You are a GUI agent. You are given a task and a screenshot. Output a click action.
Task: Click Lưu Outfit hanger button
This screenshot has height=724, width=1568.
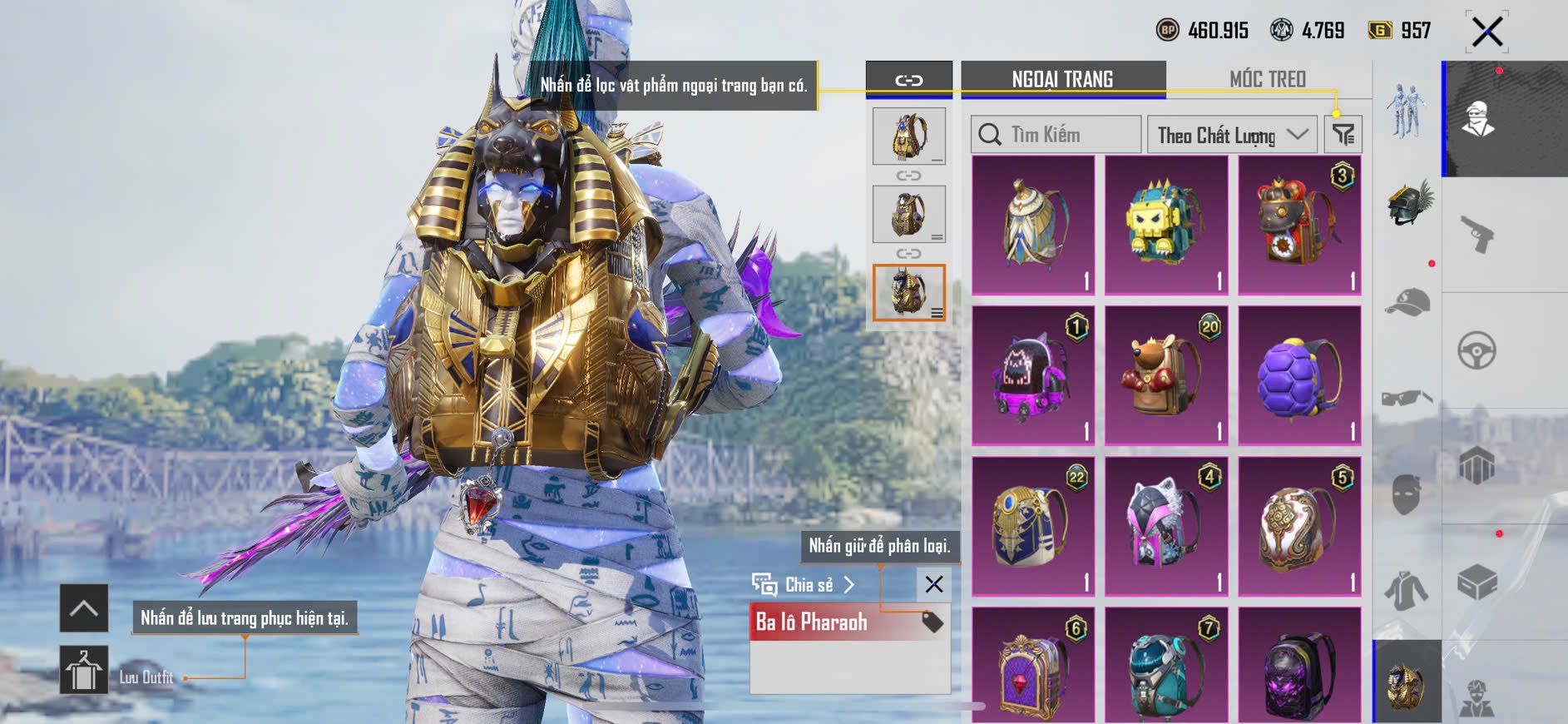[x=84, y=670]
